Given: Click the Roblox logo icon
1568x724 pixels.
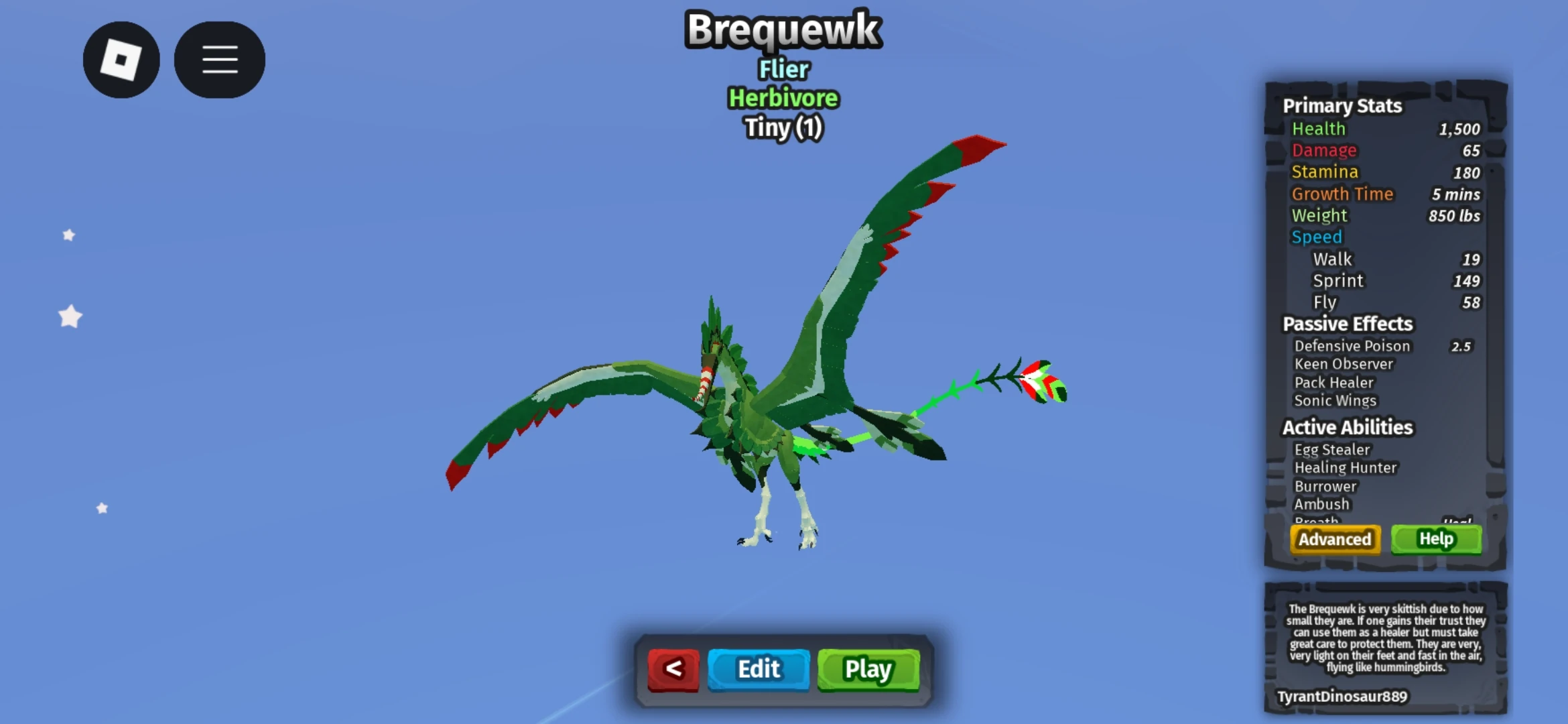Looking at the screenshot, I should pos(121,60).
